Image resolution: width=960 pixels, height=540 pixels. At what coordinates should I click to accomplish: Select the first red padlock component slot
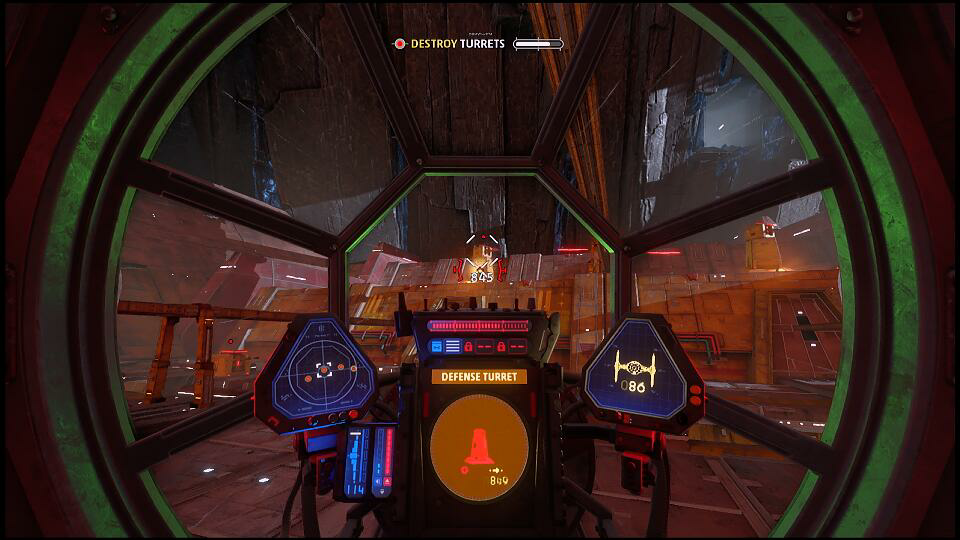pos(468,346)
